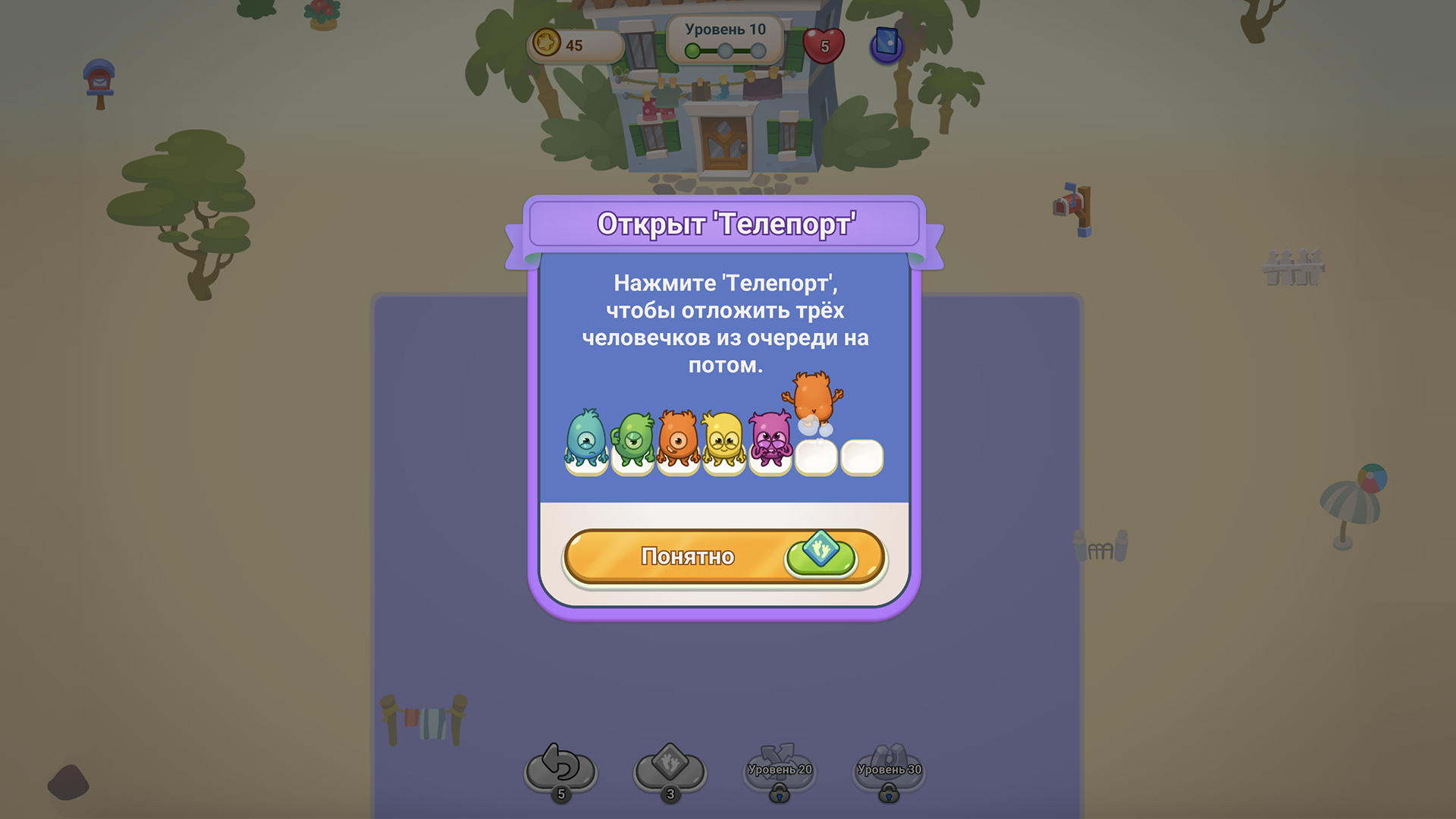Click the Открыт 'Телепорт' banner

tap(726, 224)
